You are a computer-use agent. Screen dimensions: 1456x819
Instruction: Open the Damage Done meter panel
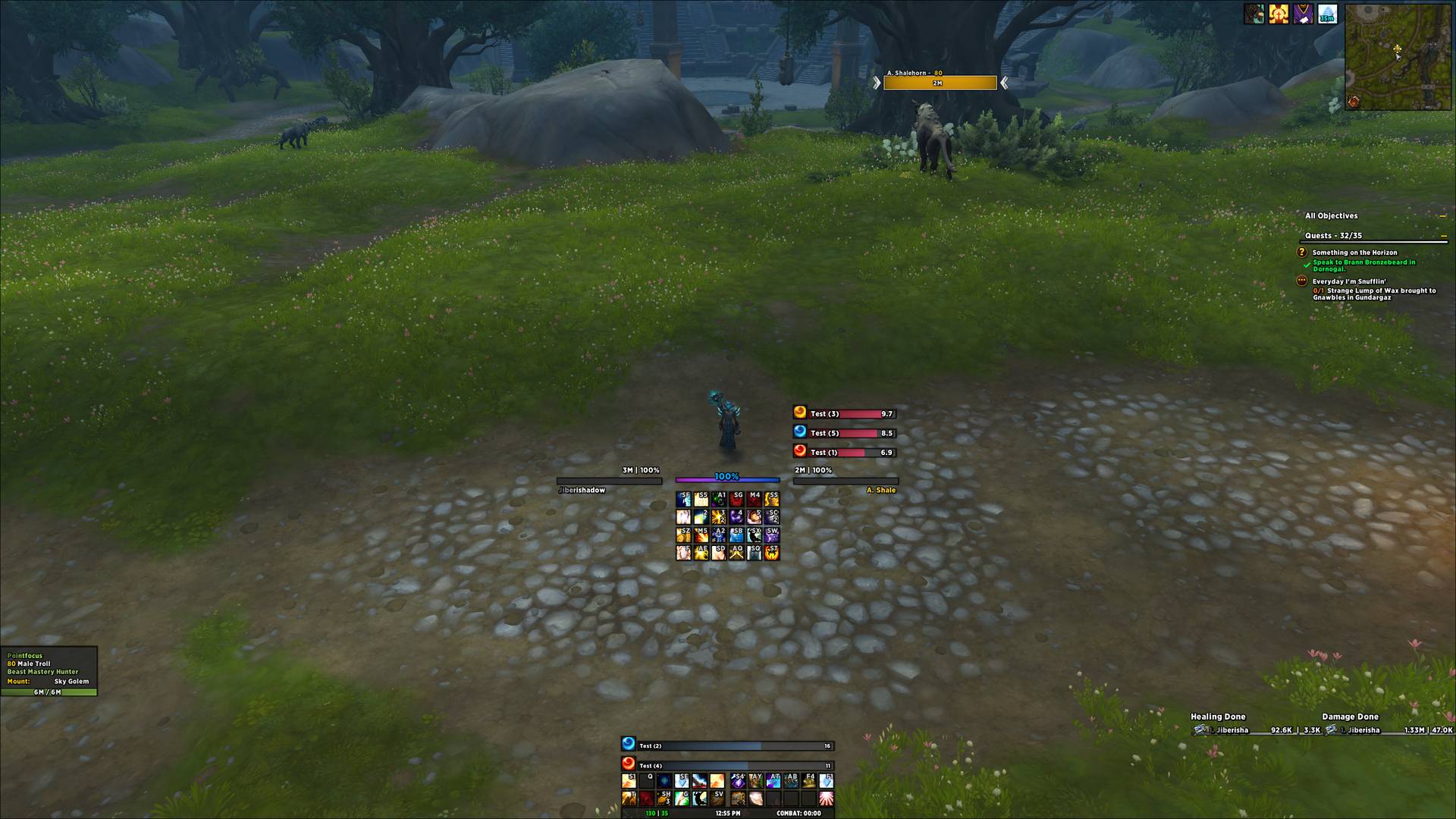pyautogui.click(x=1350, y=717)
